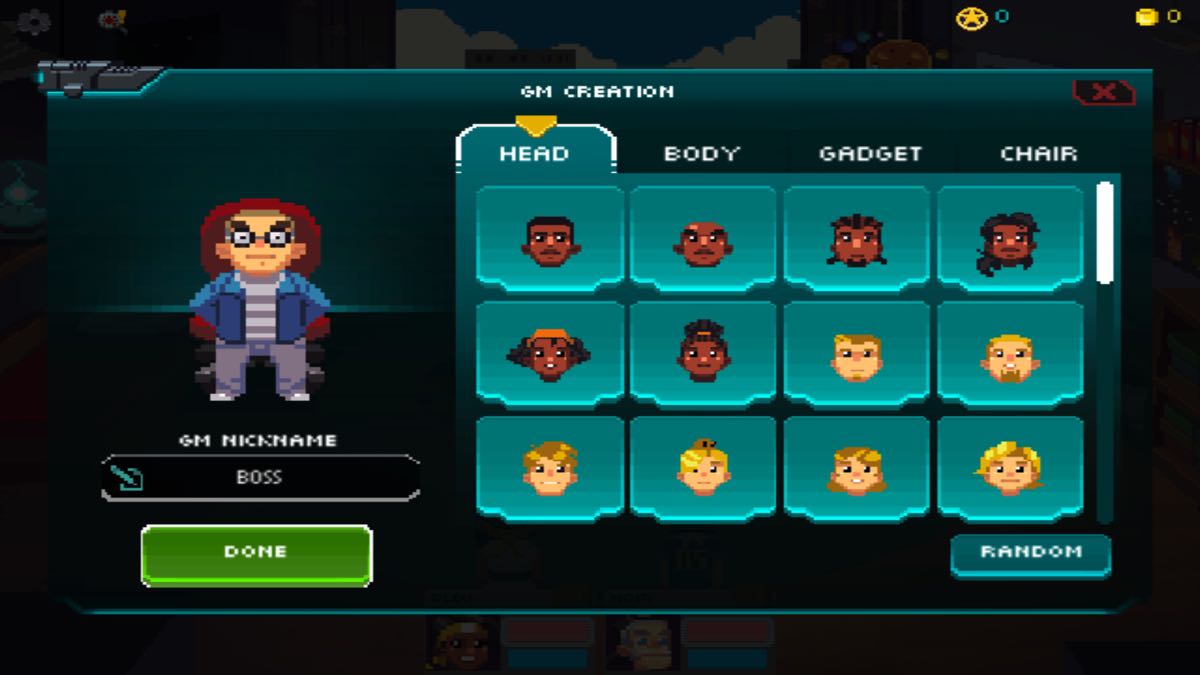Randomize the GM appearance

click(1030, 553)
